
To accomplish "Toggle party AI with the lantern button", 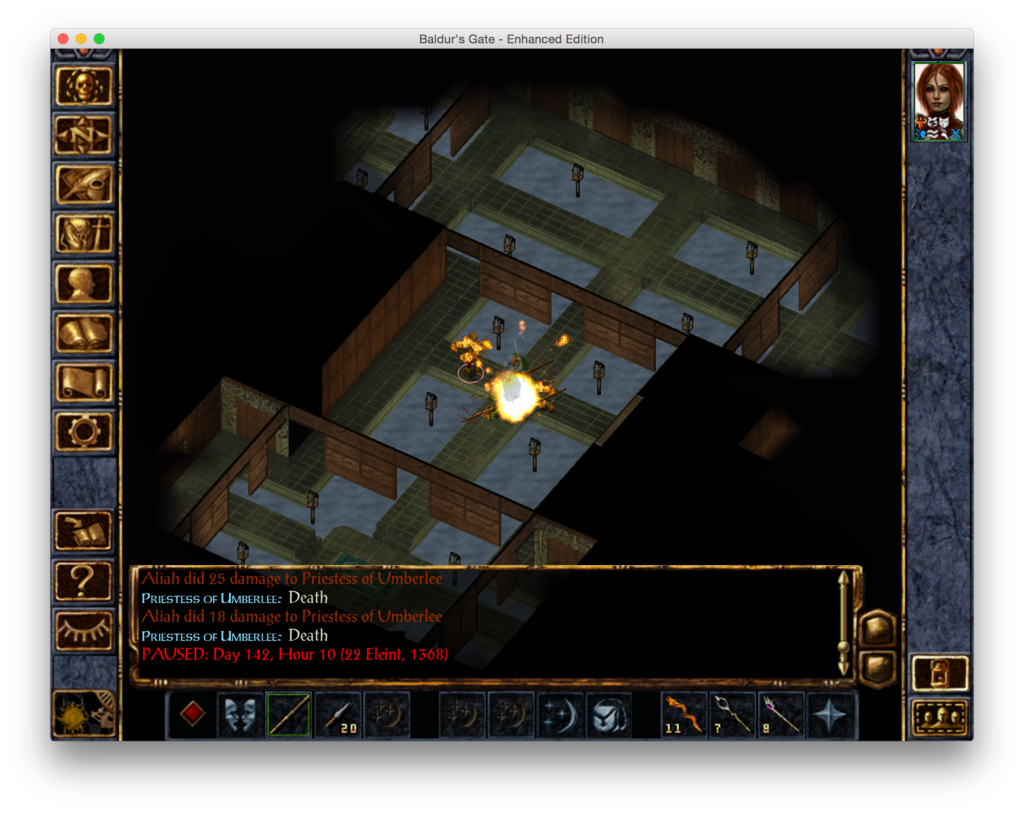I will point(940,673).
